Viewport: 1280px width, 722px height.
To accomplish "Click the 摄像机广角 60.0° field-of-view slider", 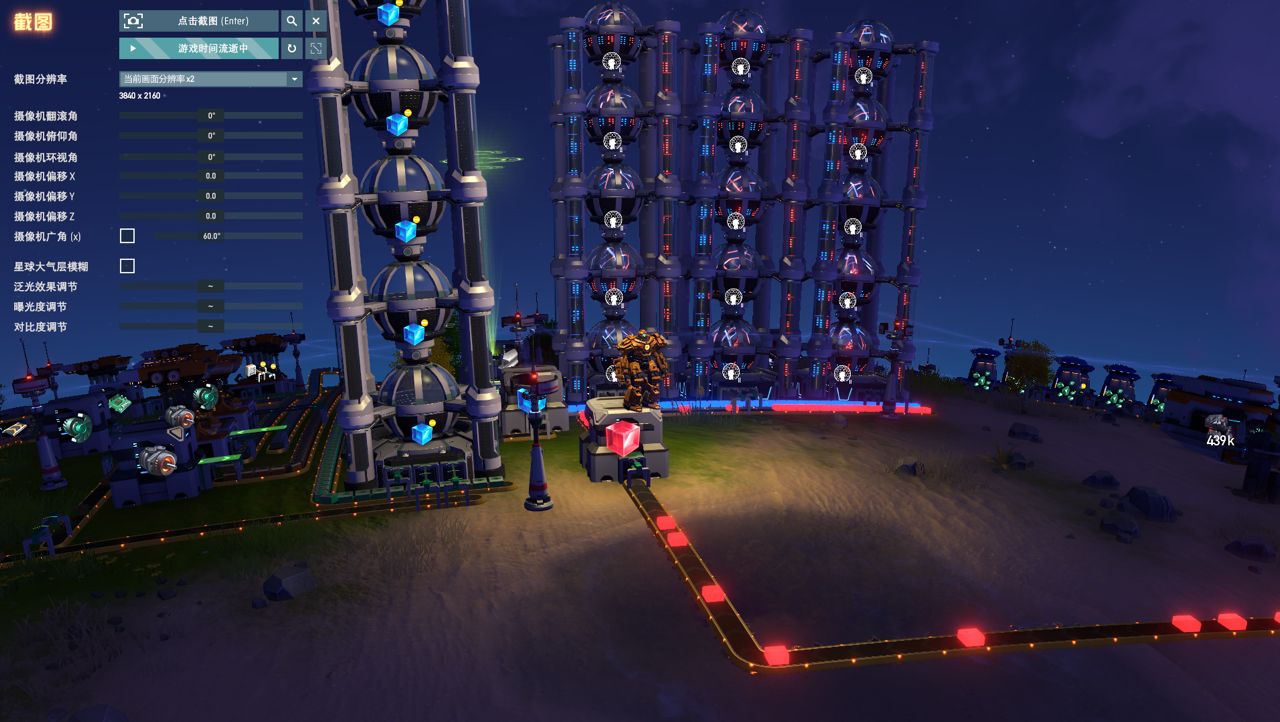I will click(x=228, y=236).
